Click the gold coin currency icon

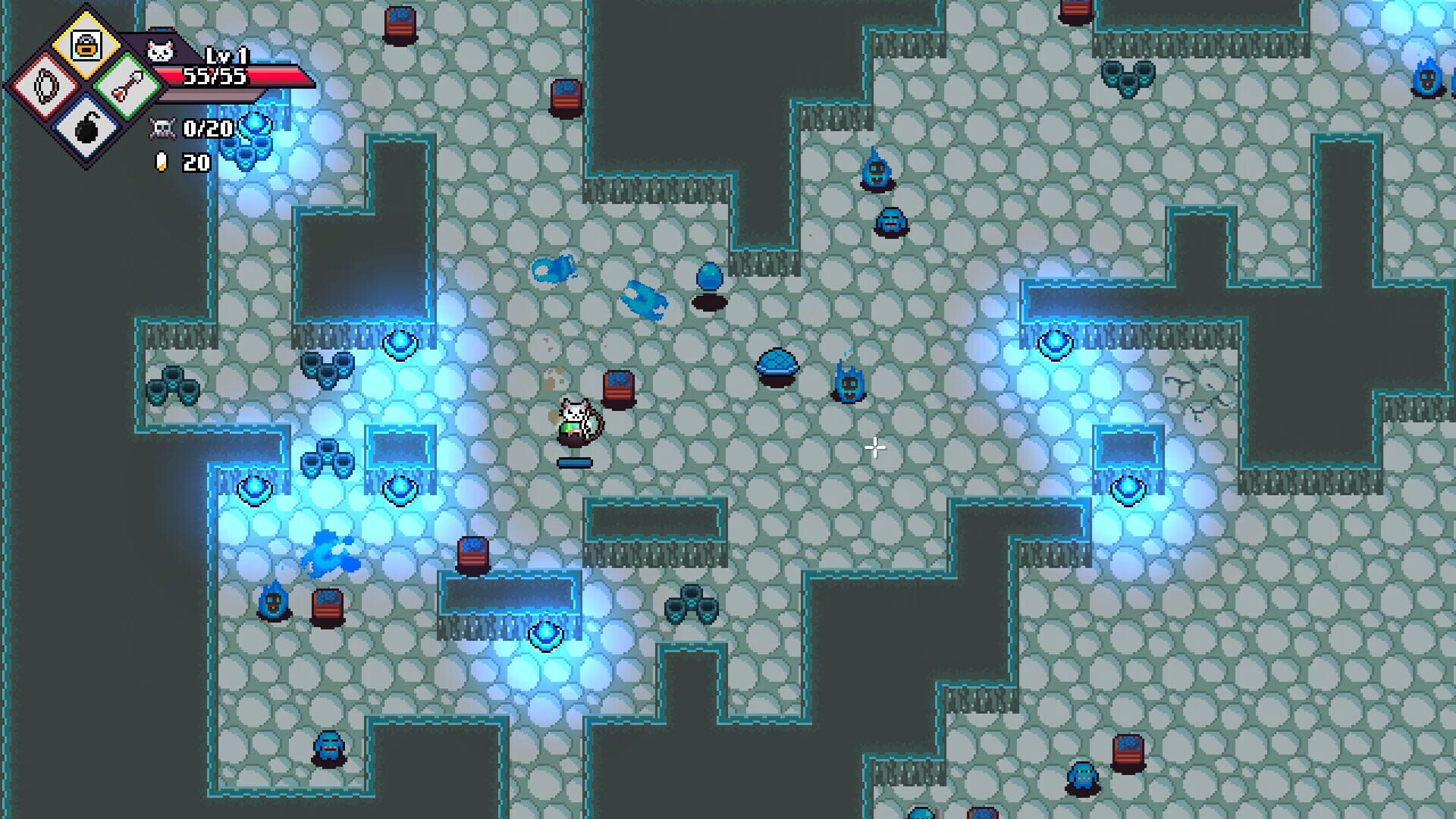tap(161, 162)
